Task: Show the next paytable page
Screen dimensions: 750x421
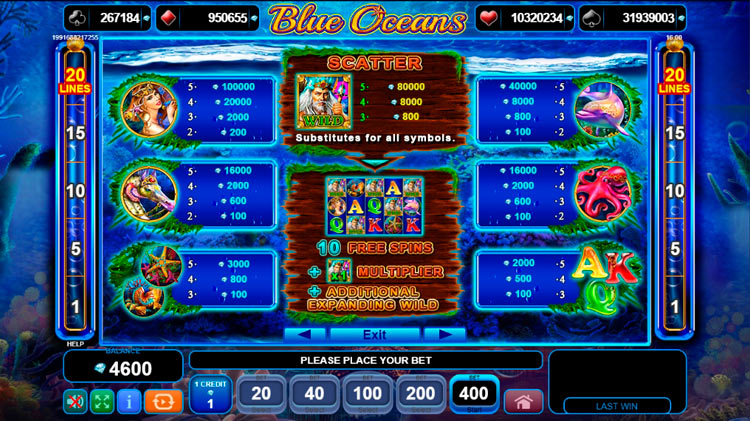Action: tap(445, 334)
